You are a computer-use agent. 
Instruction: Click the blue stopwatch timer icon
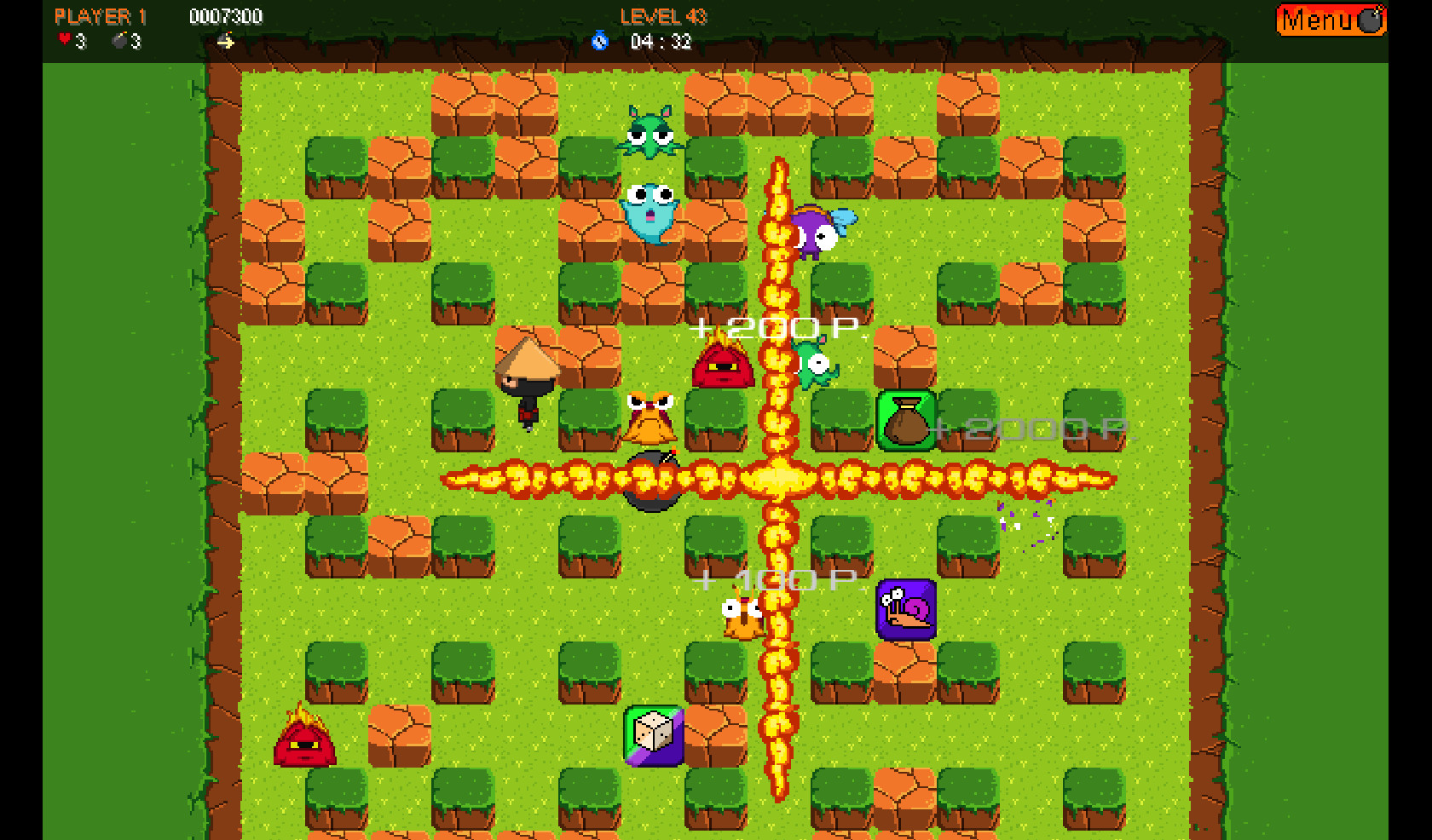[x=601, y=43]
